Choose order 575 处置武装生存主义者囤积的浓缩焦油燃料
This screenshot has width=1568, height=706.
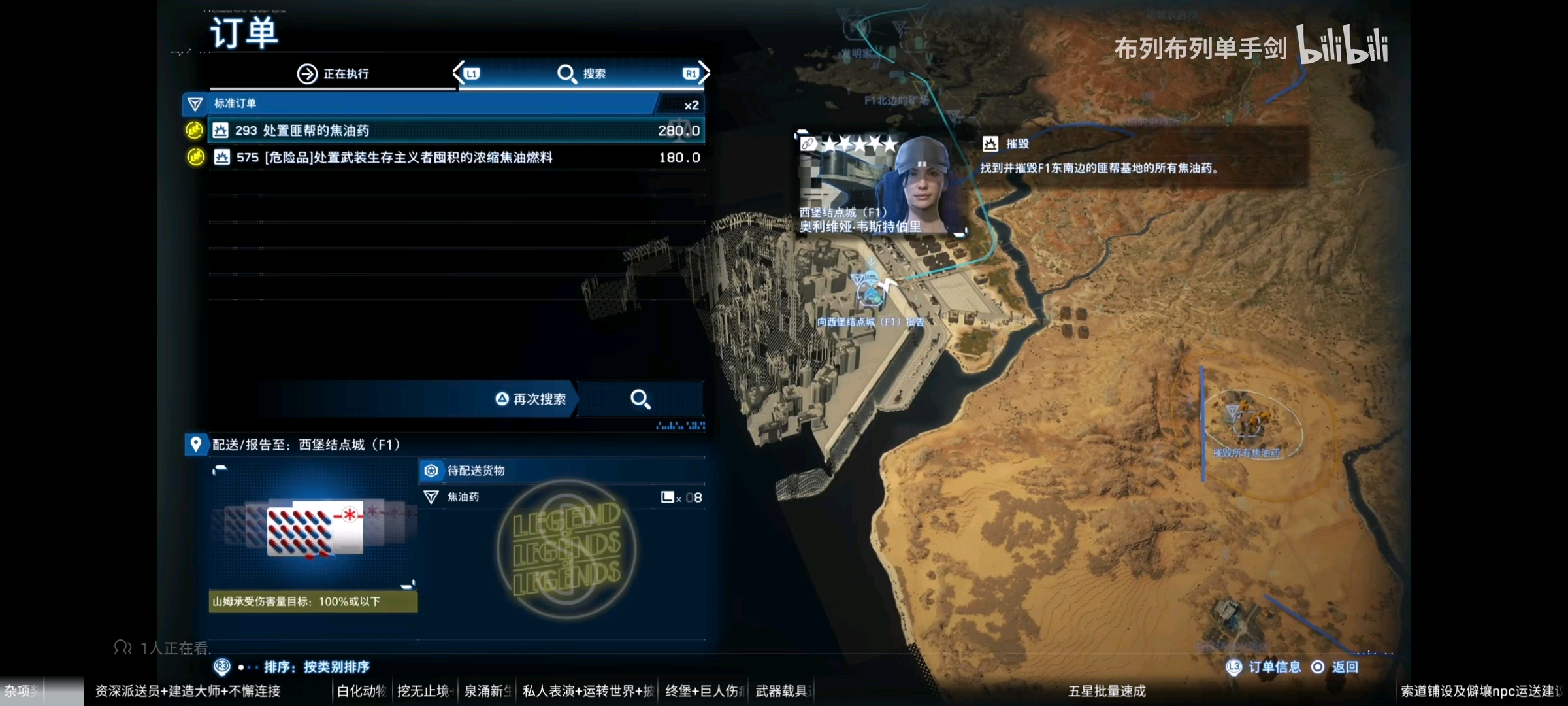point(456,158)
